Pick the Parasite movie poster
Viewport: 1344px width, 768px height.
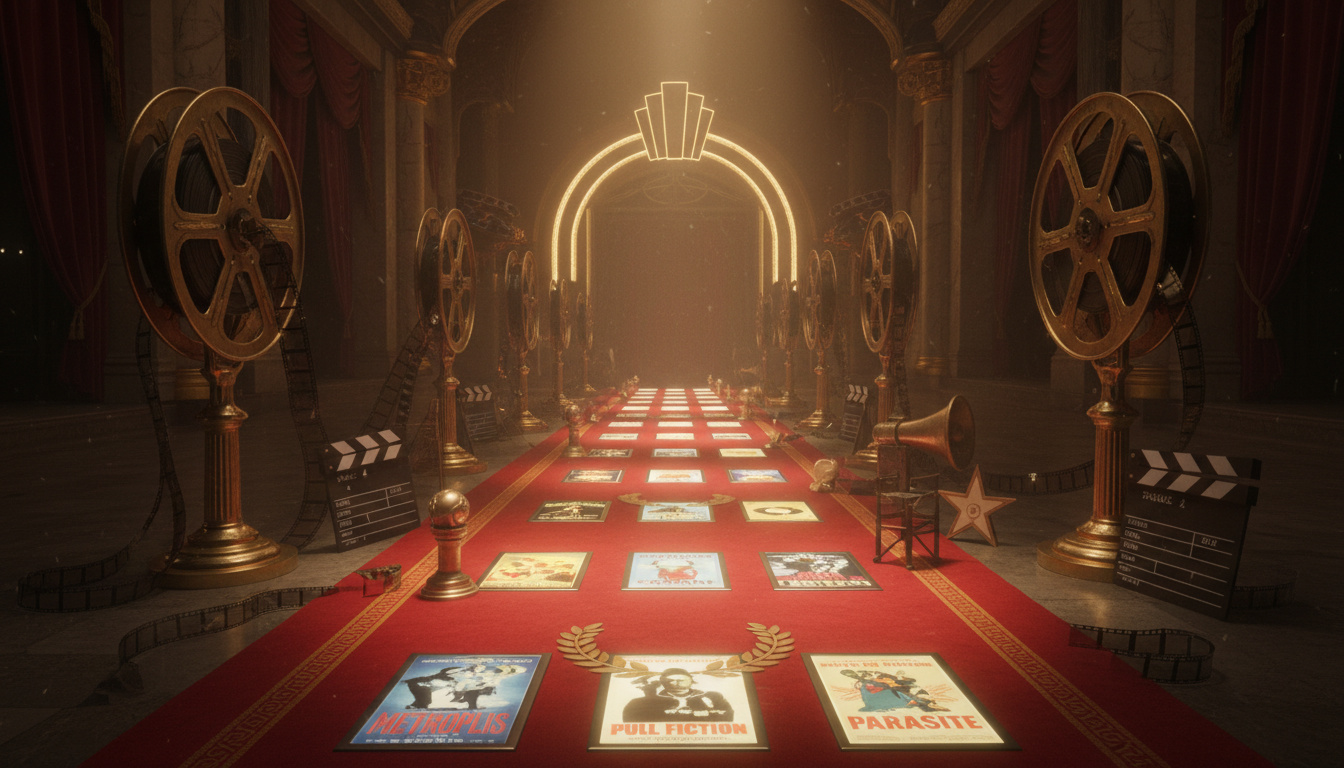click(x=906, y=699)
